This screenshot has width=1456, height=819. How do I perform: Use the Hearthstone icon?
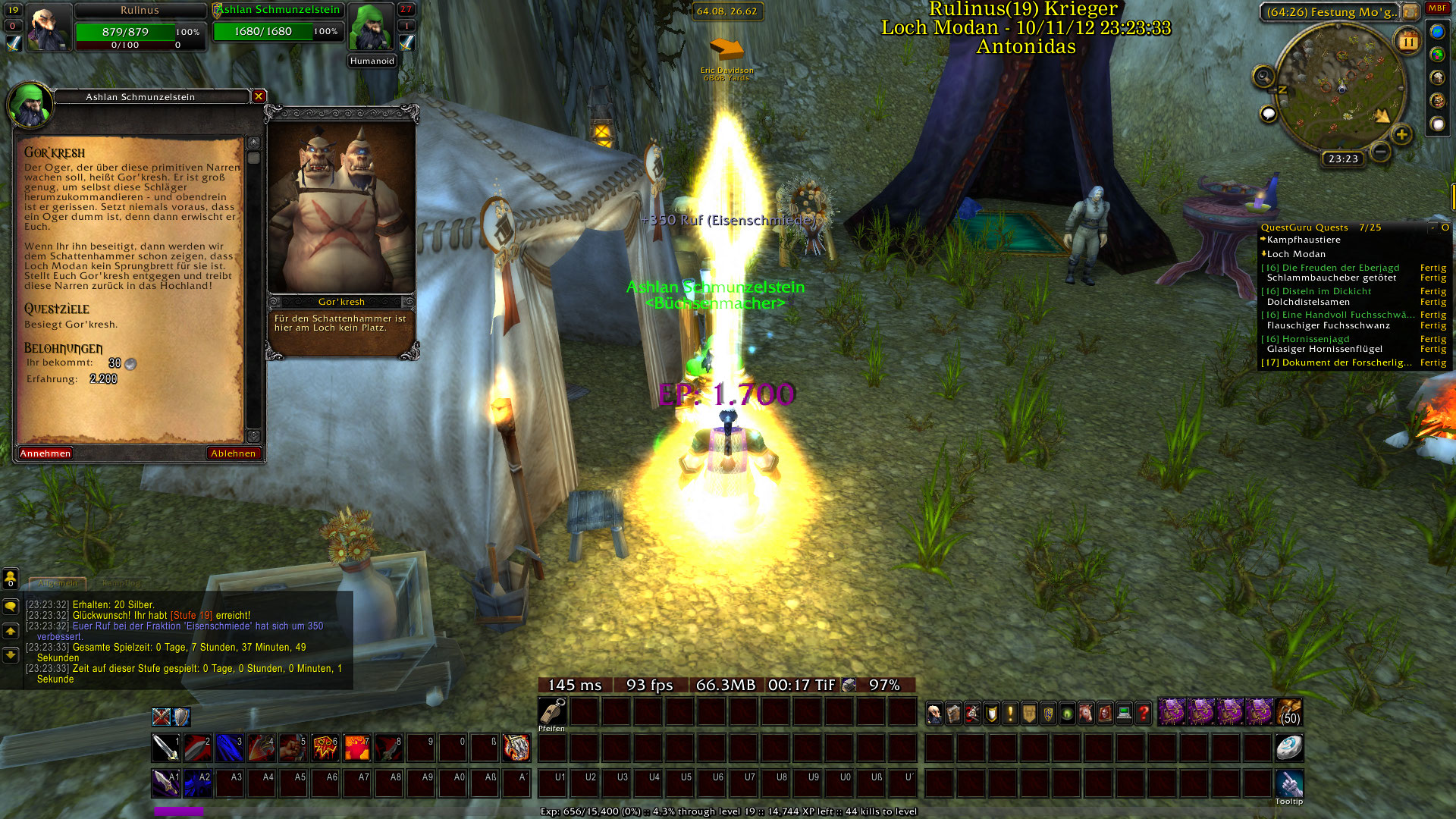[x=1289, y=748]
